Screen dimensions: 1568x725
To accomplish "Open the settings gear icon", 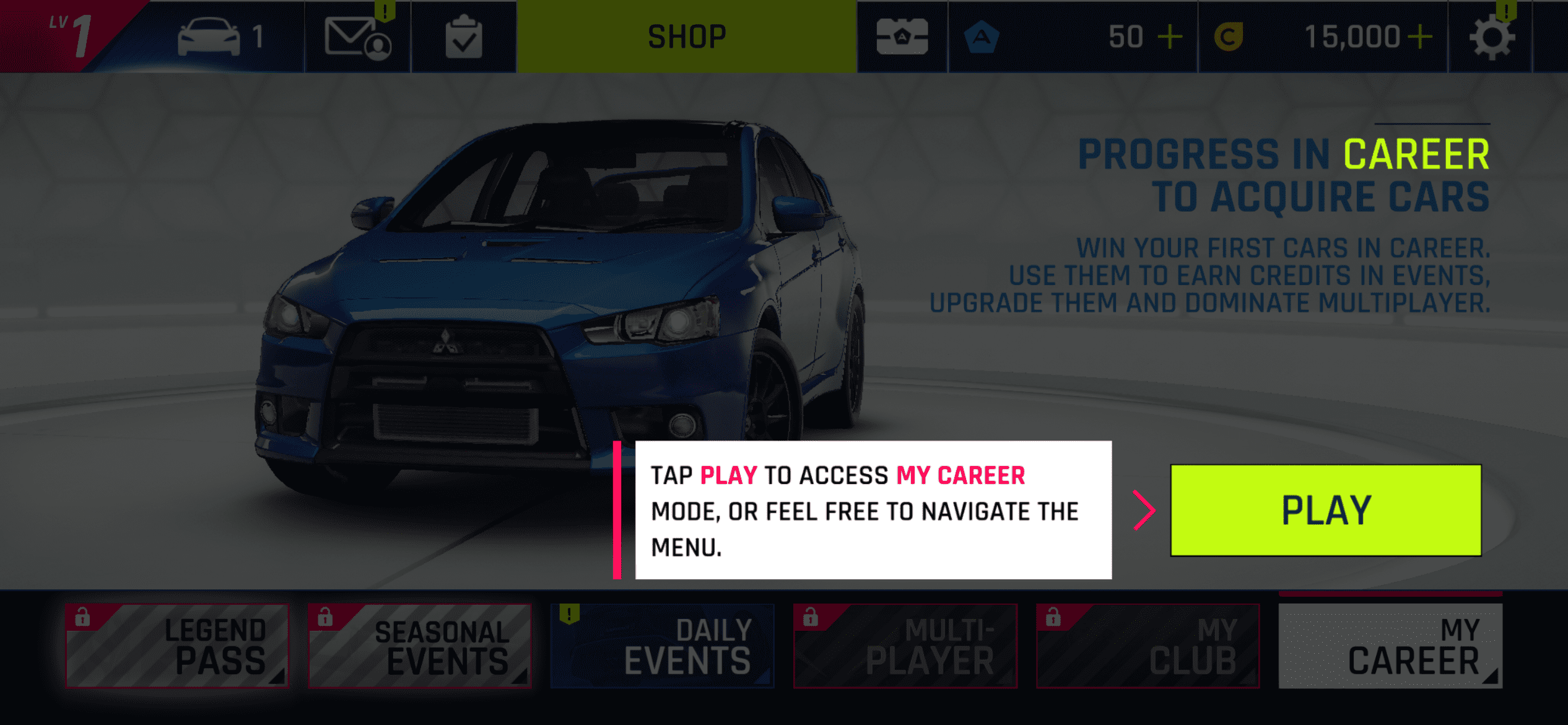I will click(x=1491, y=37).
